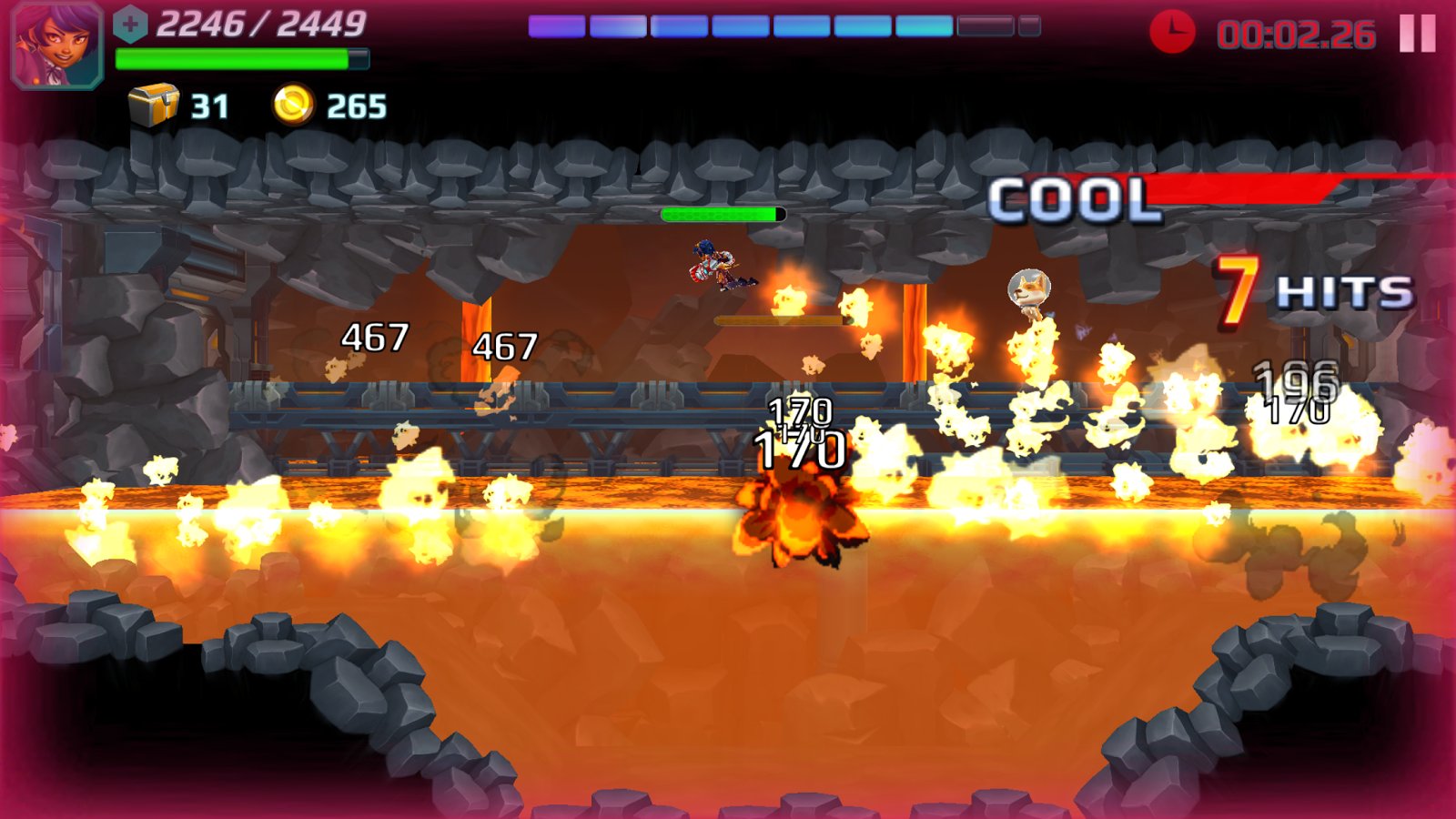Click the gold coin currency icon
Viewport: 1456px width, 819px height.
click(293, 105)
